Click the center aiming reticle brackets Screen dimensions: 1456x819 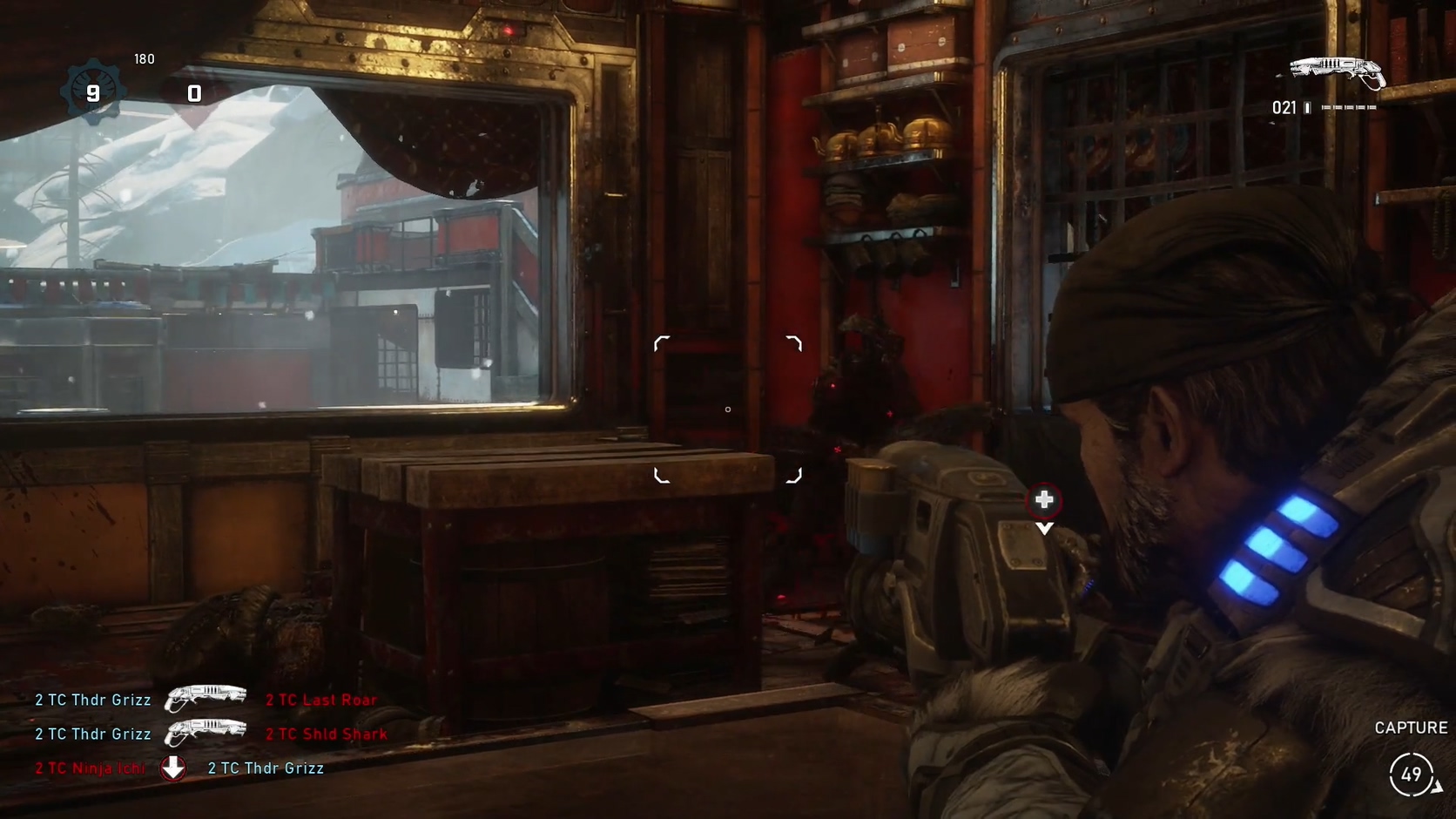(727, 409)
